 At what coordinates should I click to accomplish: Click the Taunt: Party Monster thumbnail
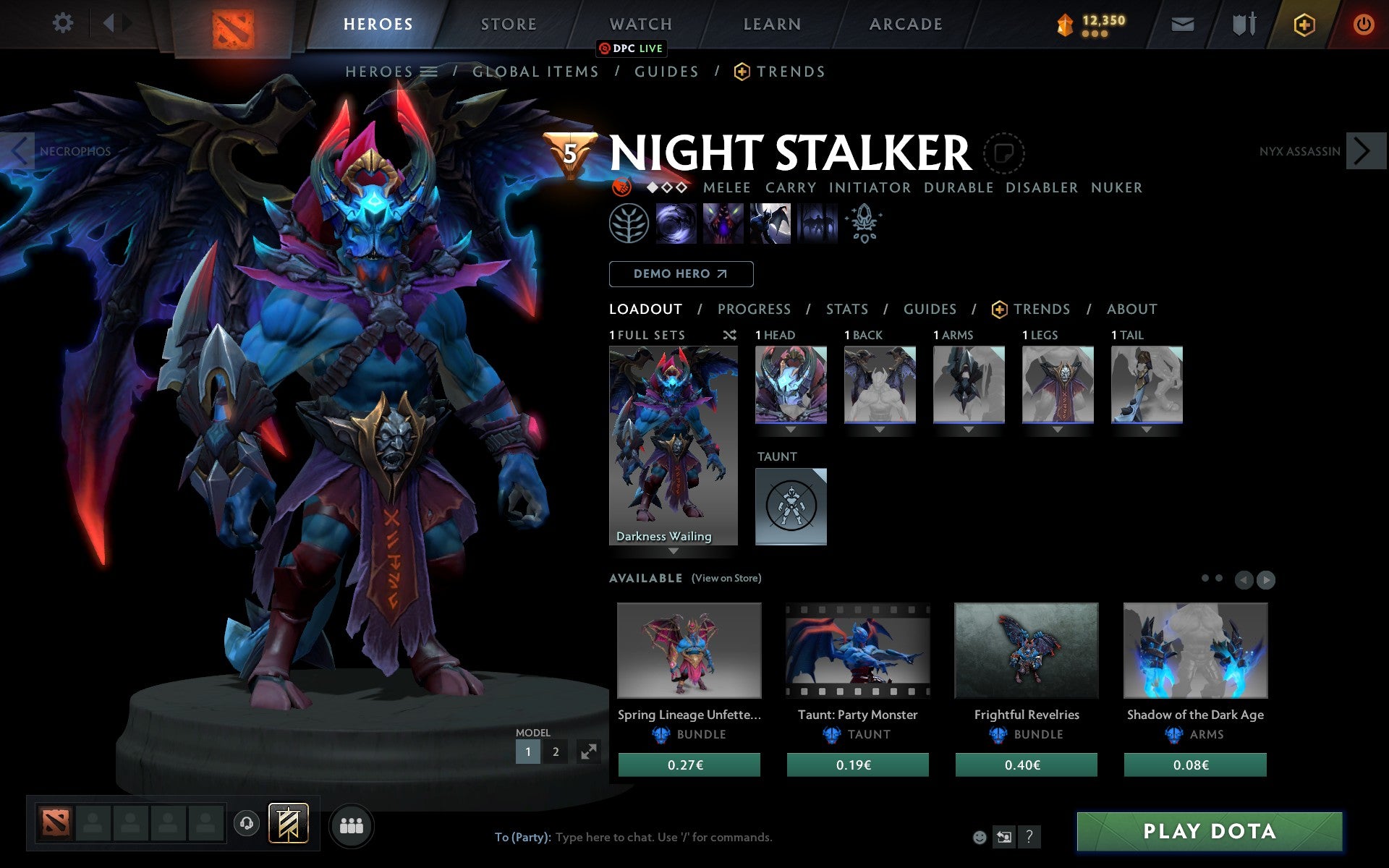coord(857,650)
